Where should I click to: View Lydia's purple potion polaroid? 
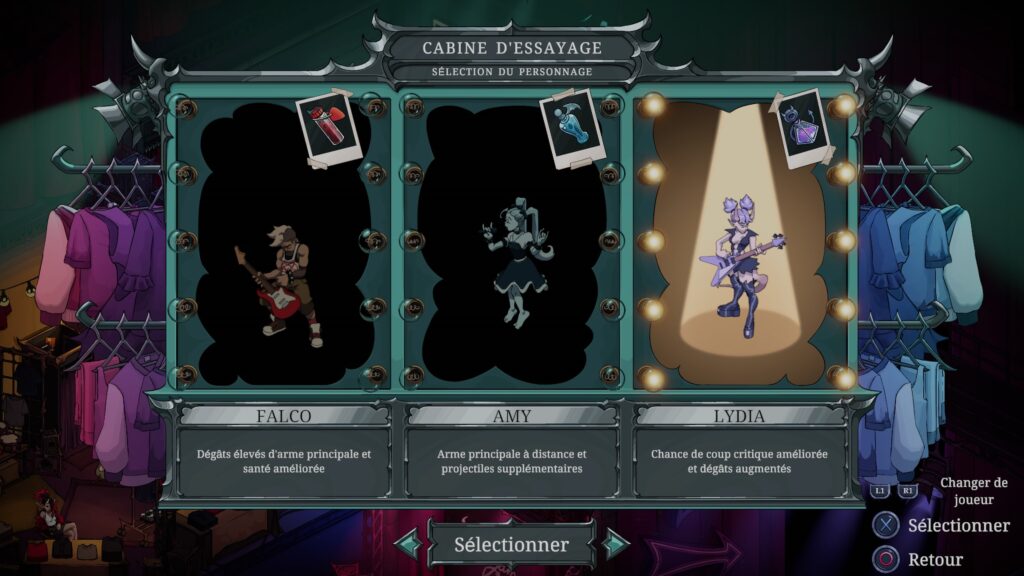click(805, 128)
